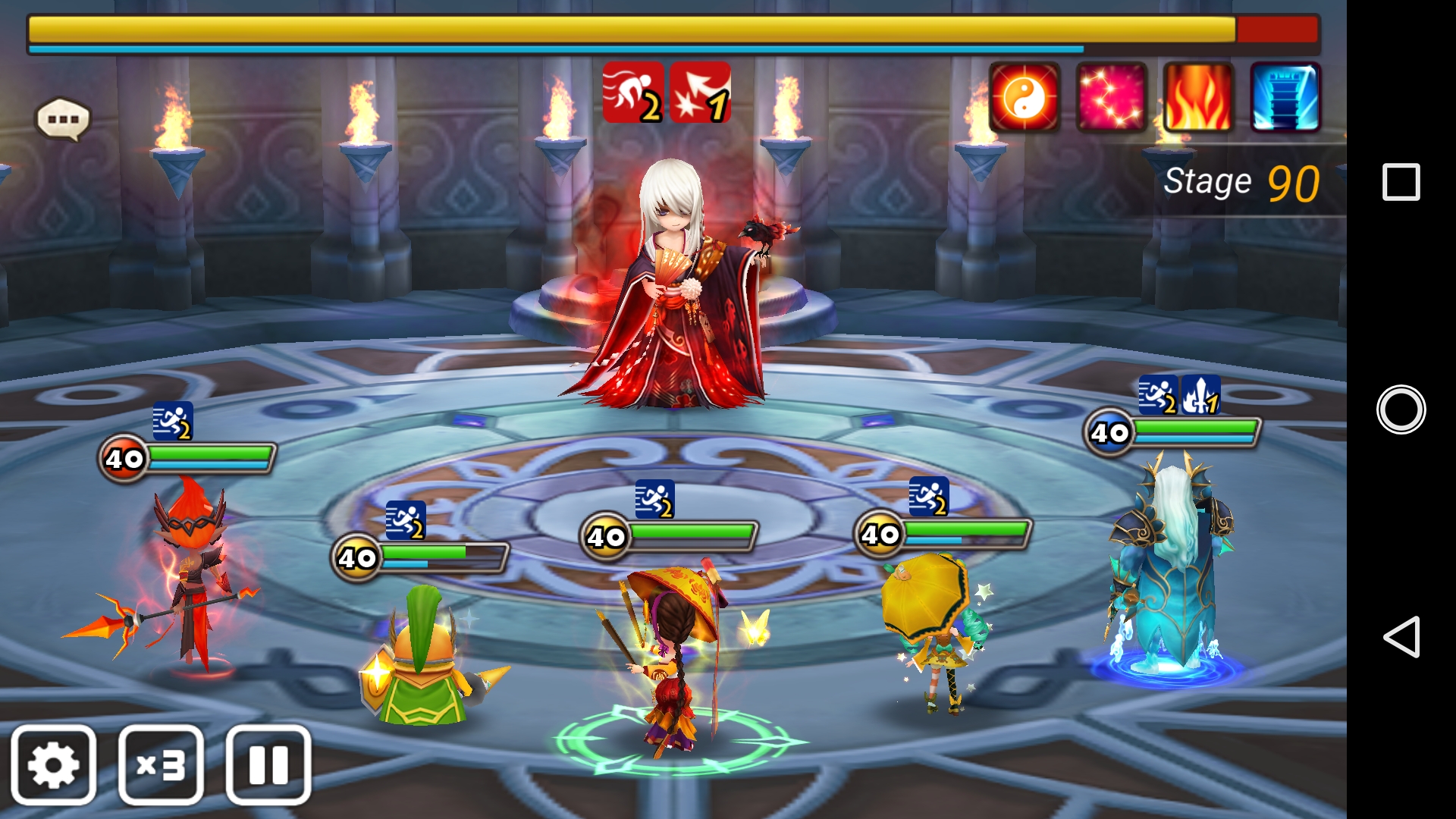Image resolution: width=1456 pixels, height=819 pixels.
Task: Tap the Android home circle button
Action: click(x=1401, y=409)
